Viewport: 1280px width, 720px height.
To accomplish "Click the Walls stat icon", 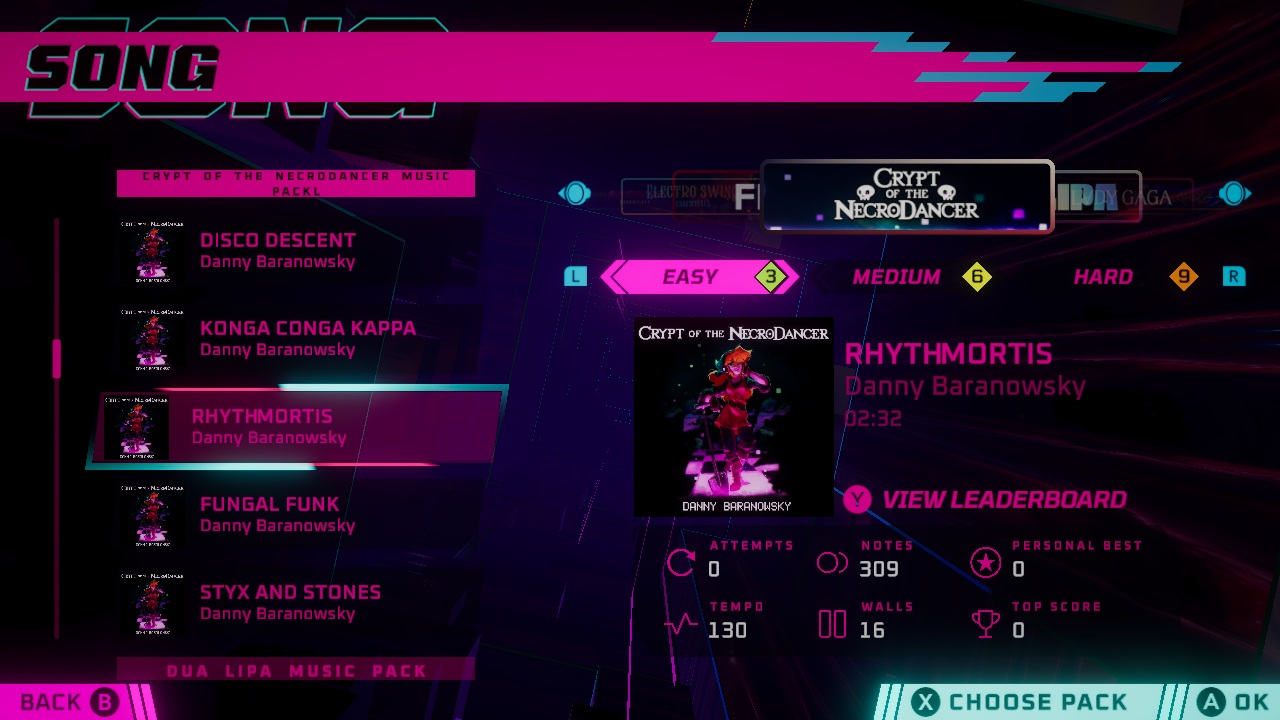I will (x=832, y=623).
